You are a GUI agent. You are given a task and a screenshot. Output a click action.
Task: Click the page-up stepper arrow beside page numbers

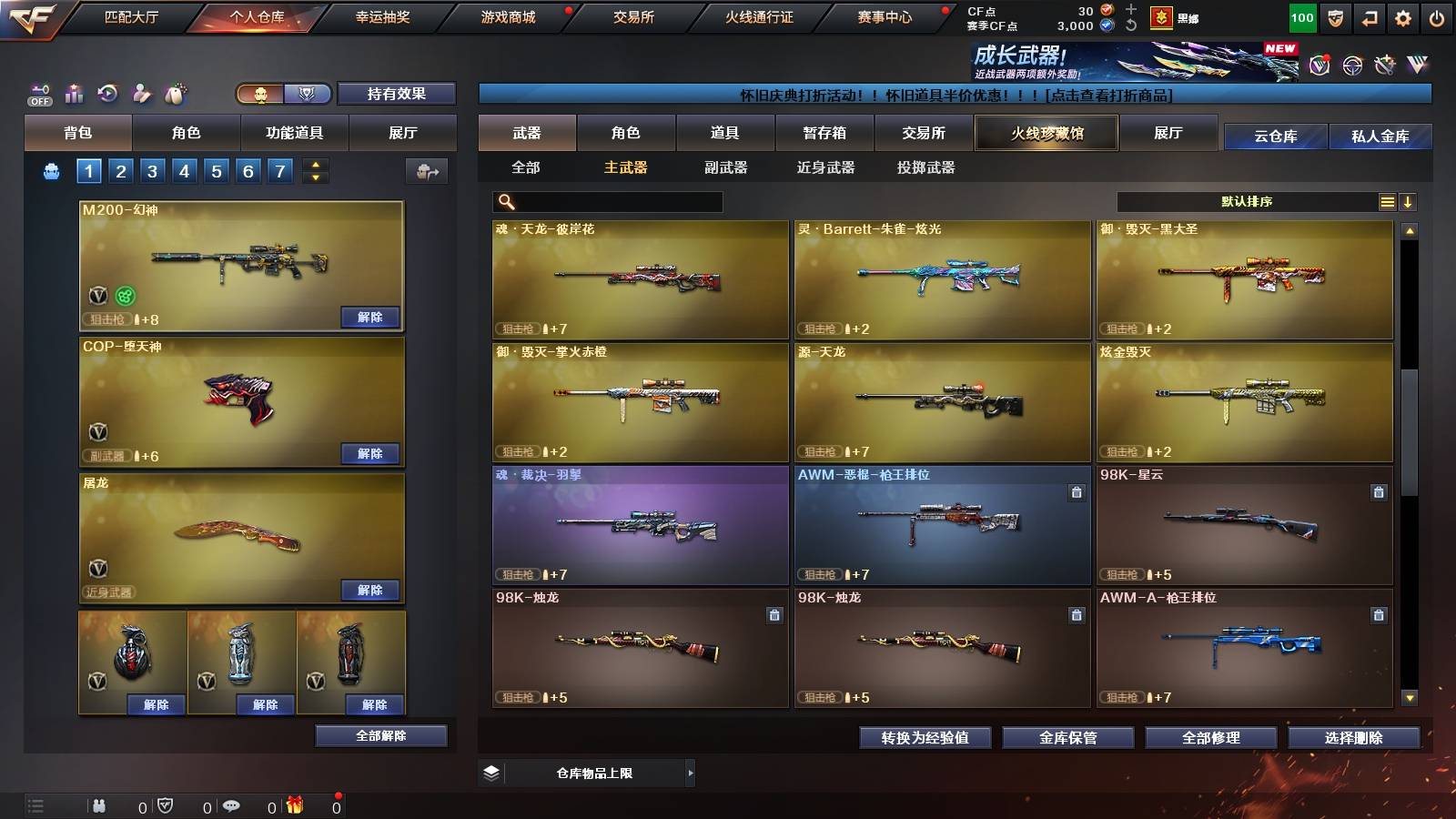(x=315, y=164)
